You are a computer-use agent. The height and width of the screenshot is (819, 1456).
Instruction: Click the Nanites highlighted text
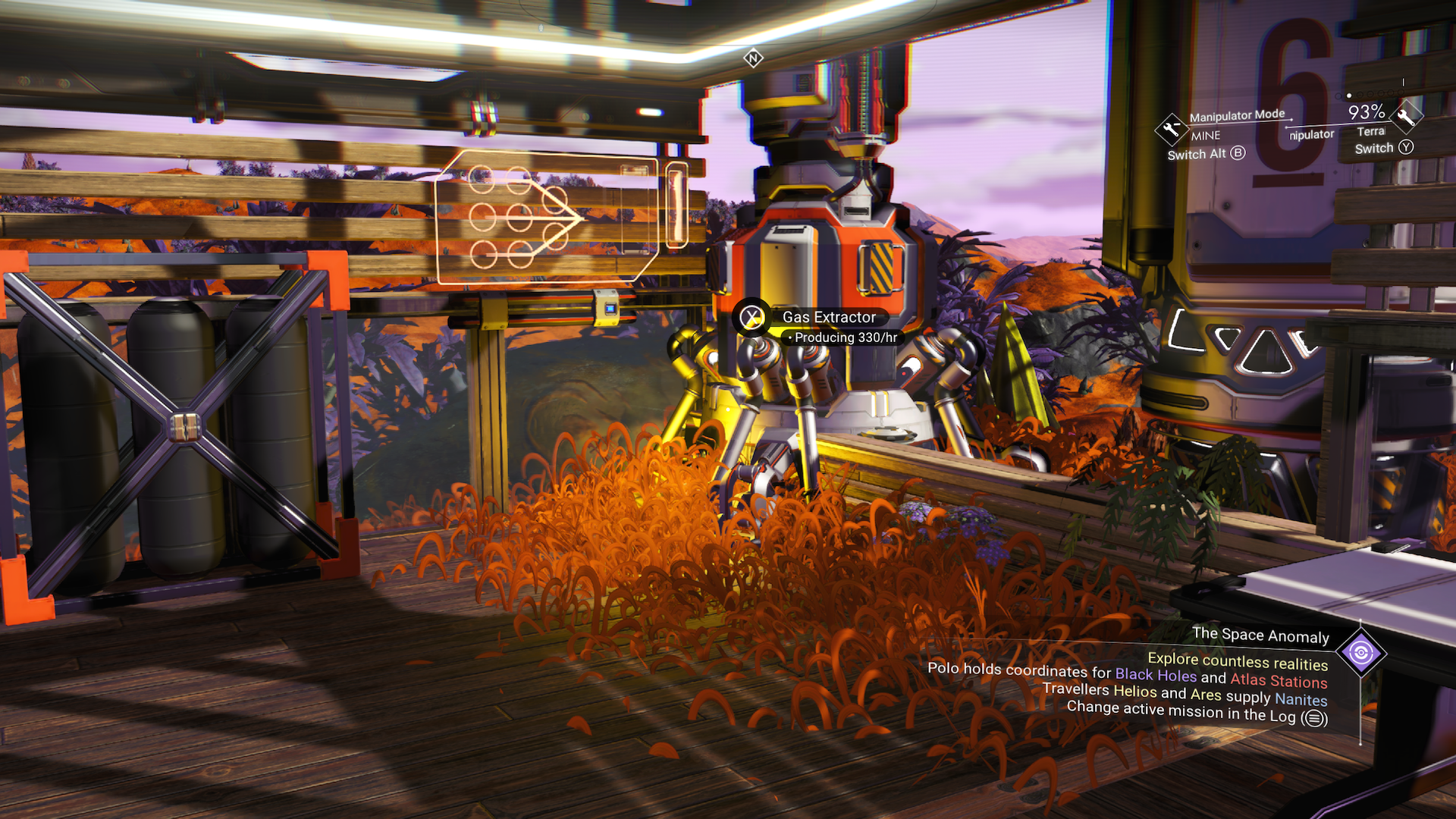click(x=1302, y=700)
